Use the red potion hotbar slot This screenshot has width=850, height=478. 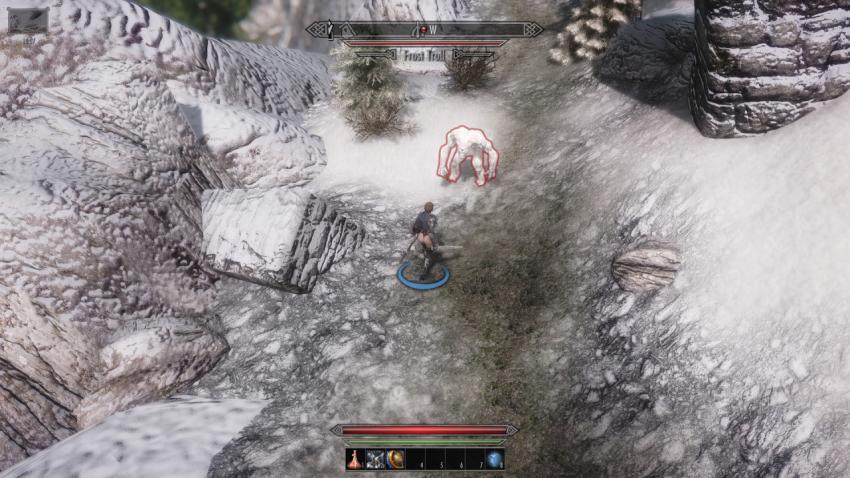tap(356, 460)
